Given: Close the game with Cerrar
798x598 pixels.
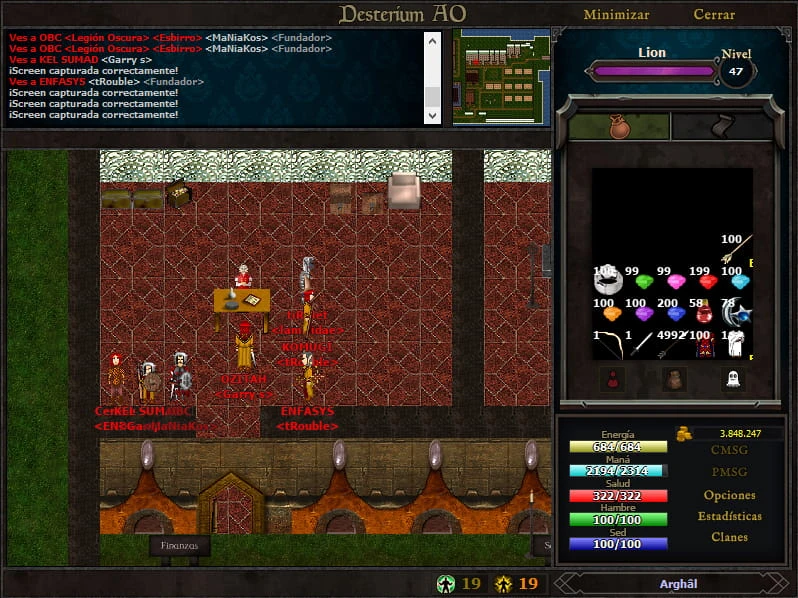Looking at the screenshot, I should click(x=714, y=15).
